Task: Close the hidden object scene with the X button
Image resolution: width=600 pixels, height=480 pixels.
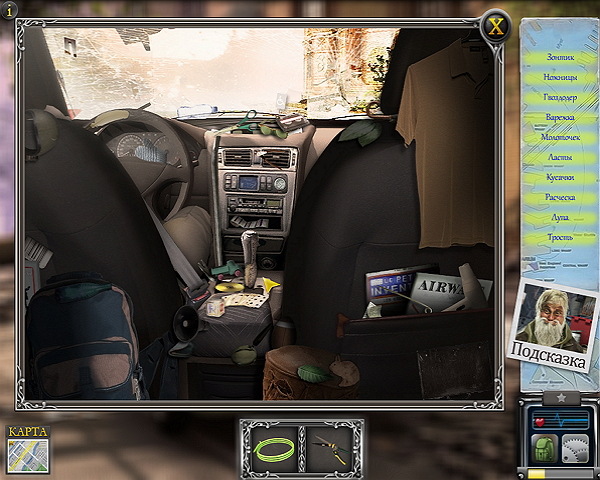Action: pyautogui.click(x=494, y=26)
